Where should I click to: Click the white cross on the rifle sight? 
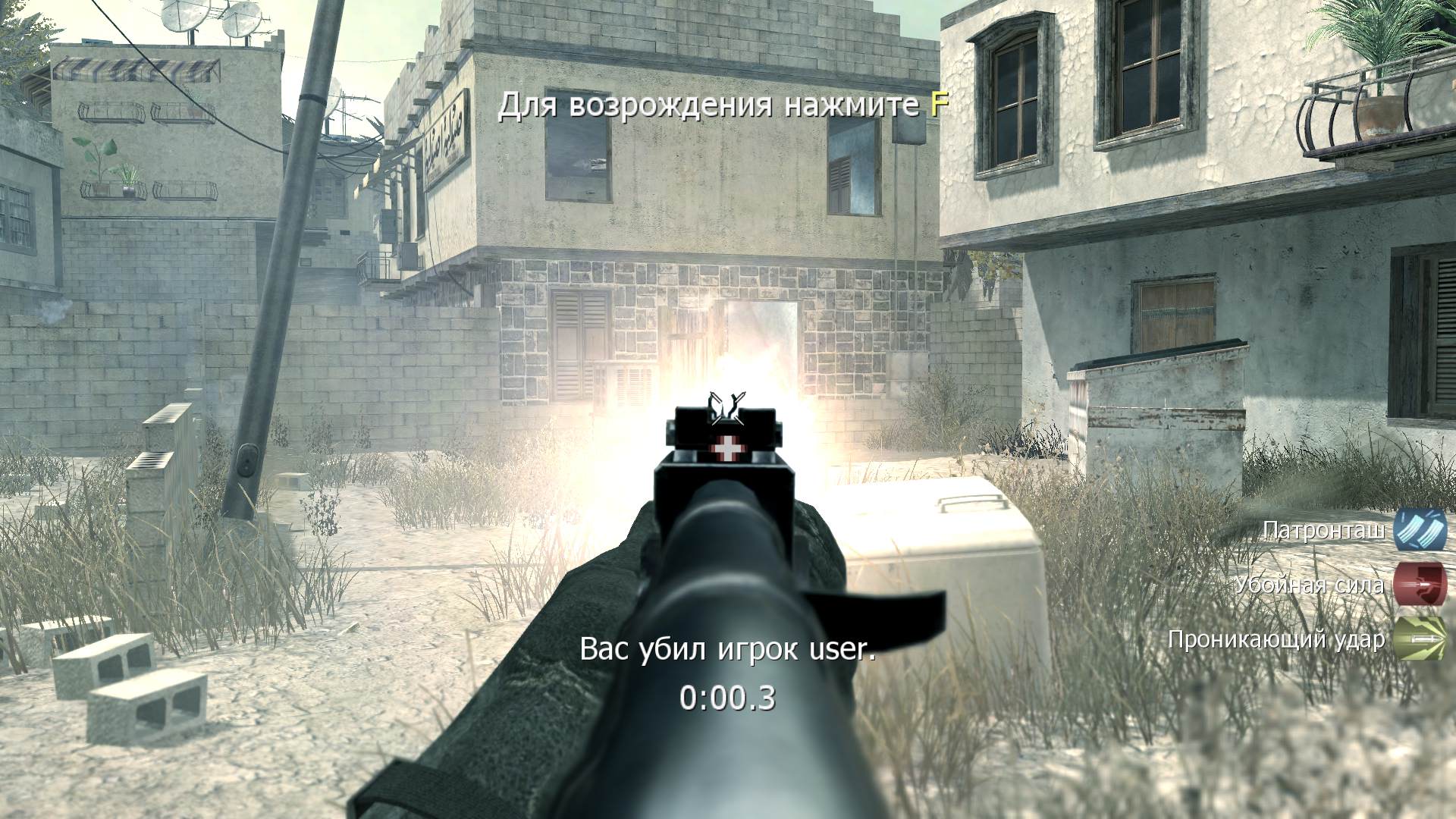click(726, 447)
